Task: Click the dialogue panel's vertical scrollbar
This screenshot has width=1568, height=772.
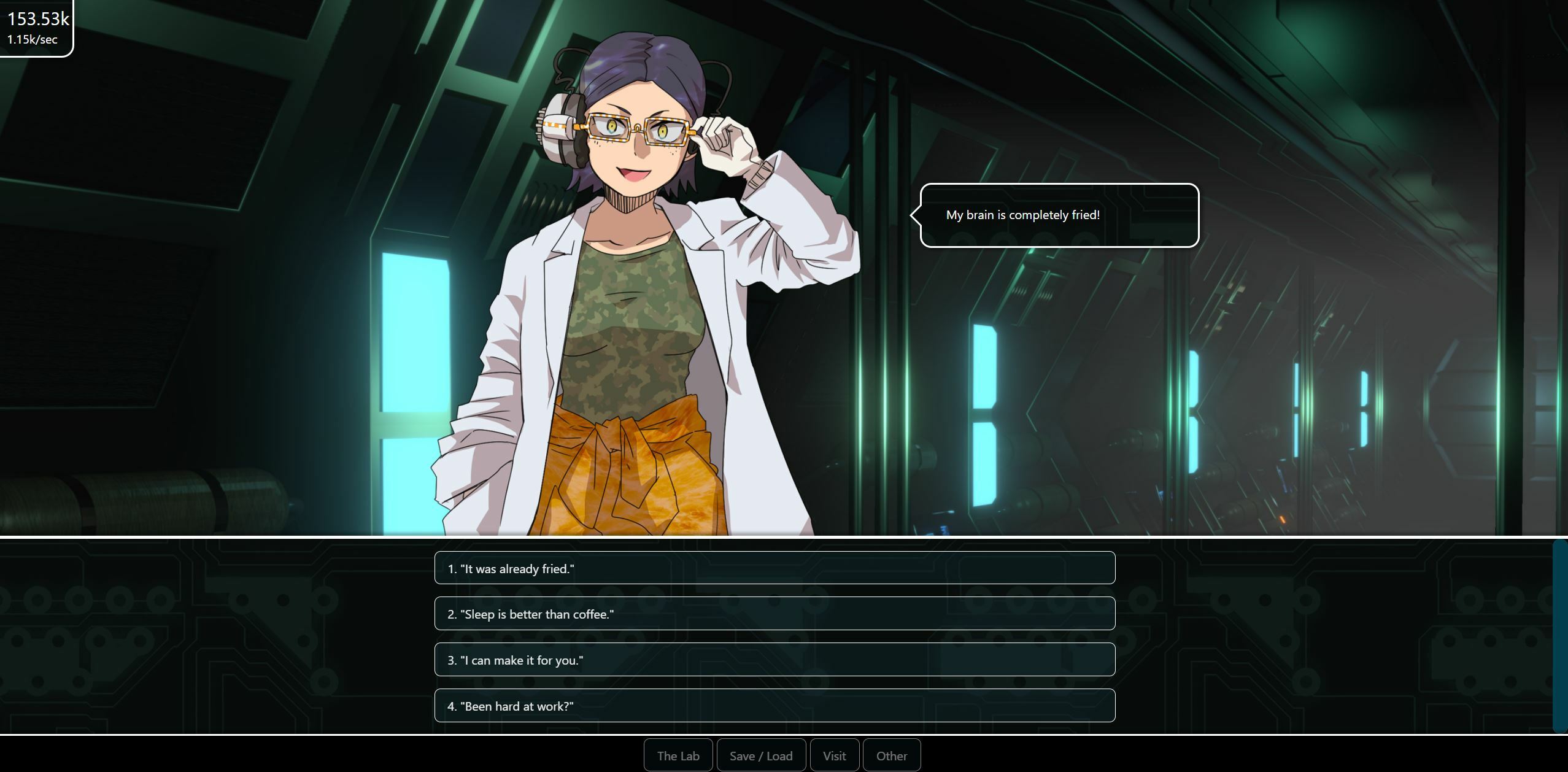Action: (x=1559, y=635)
